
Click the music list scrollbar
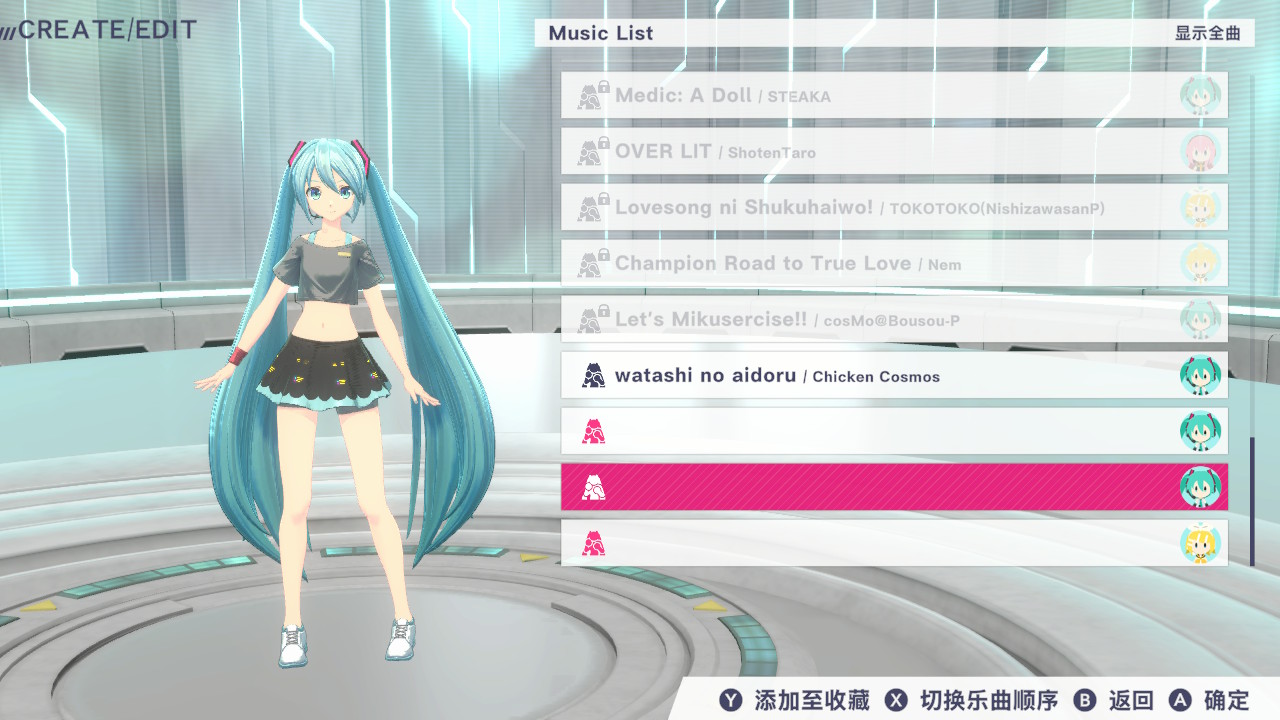click(1251, 500)
